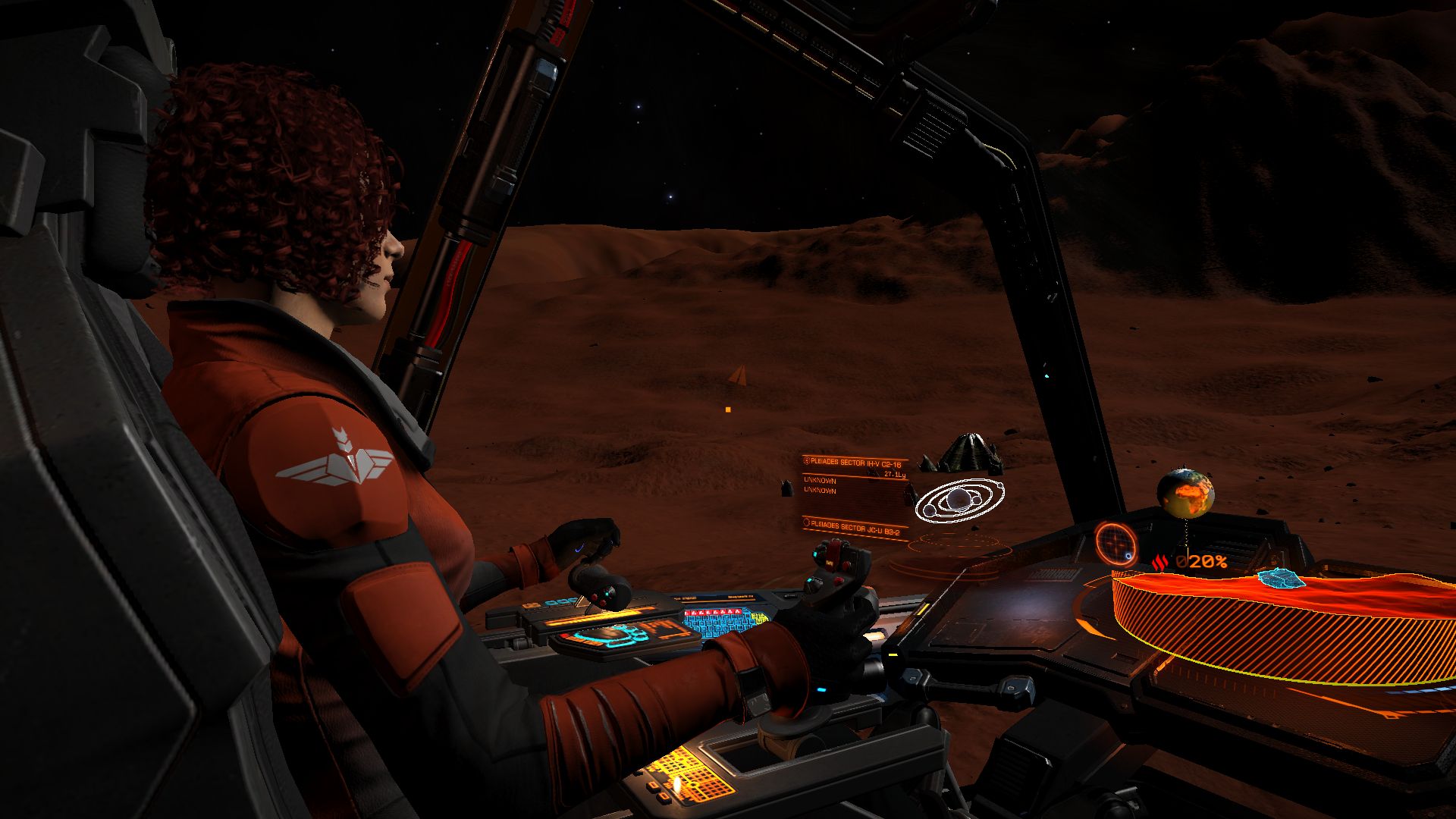Click the planet globe hologram
Viewport: 1456px width, 819px height.
point(1185,493)
